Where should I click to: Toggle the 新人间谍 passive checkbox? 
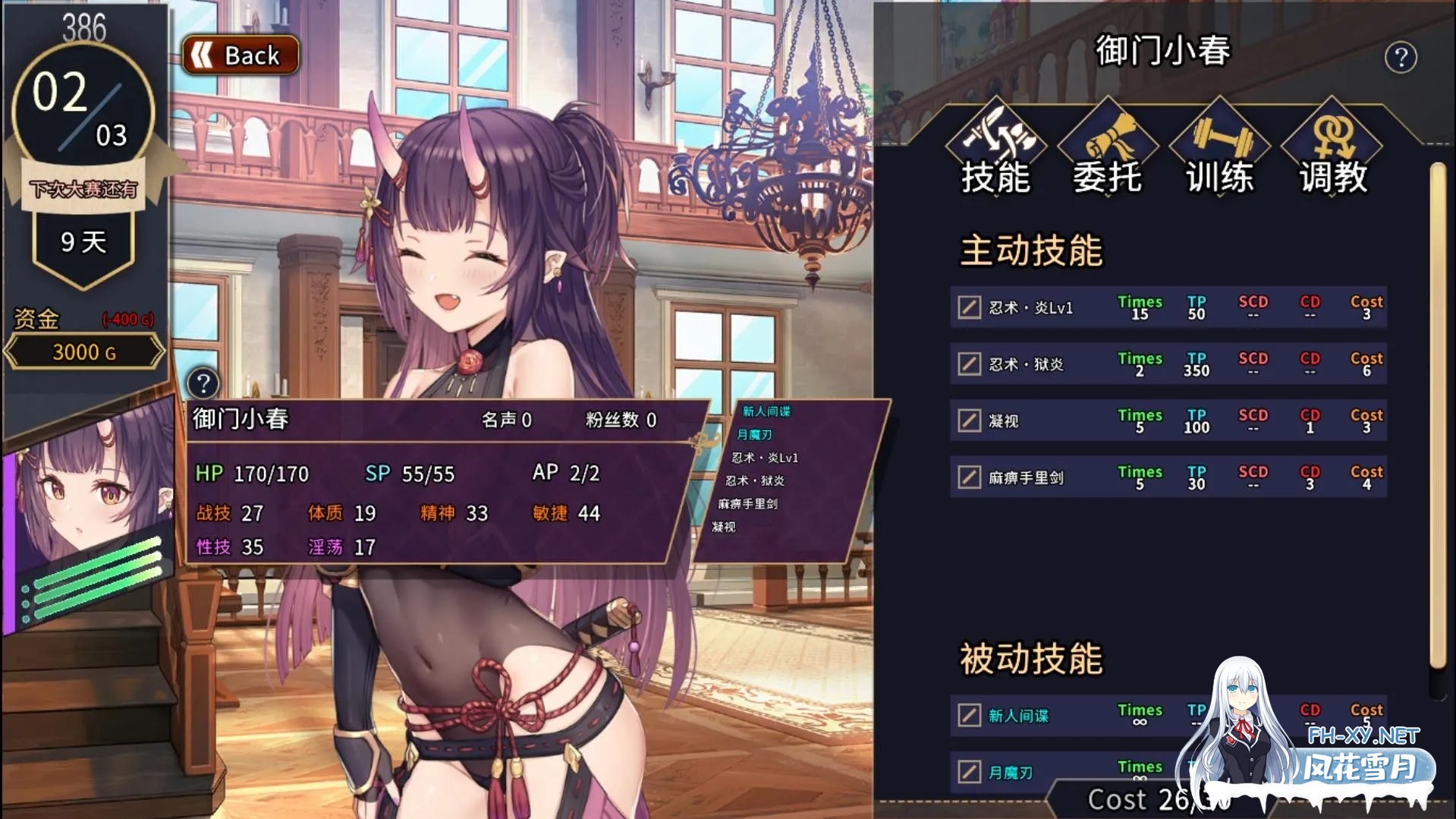(x=969, y=715)
